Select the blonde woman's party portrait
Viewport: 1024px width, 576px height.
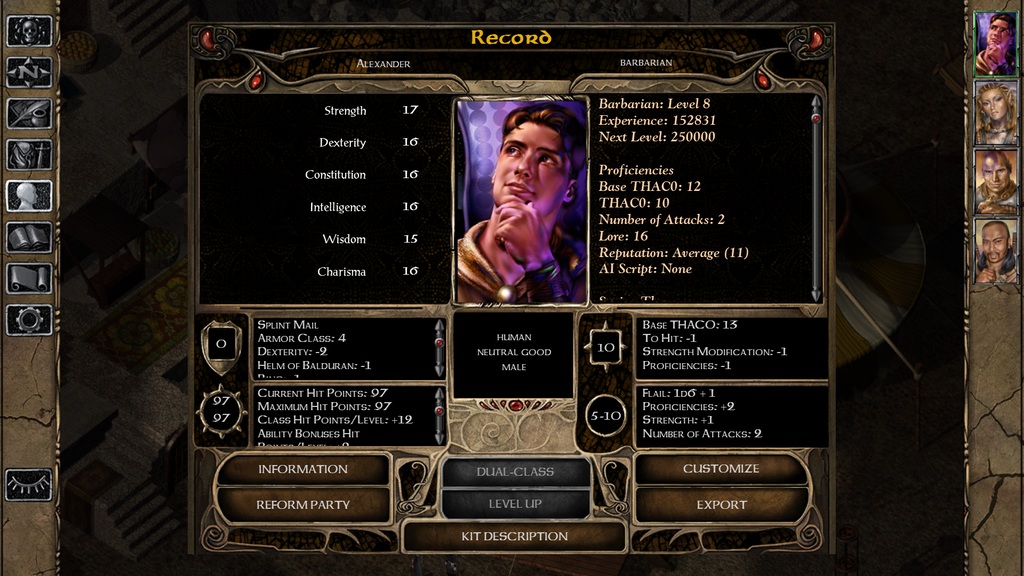(996, 113)
